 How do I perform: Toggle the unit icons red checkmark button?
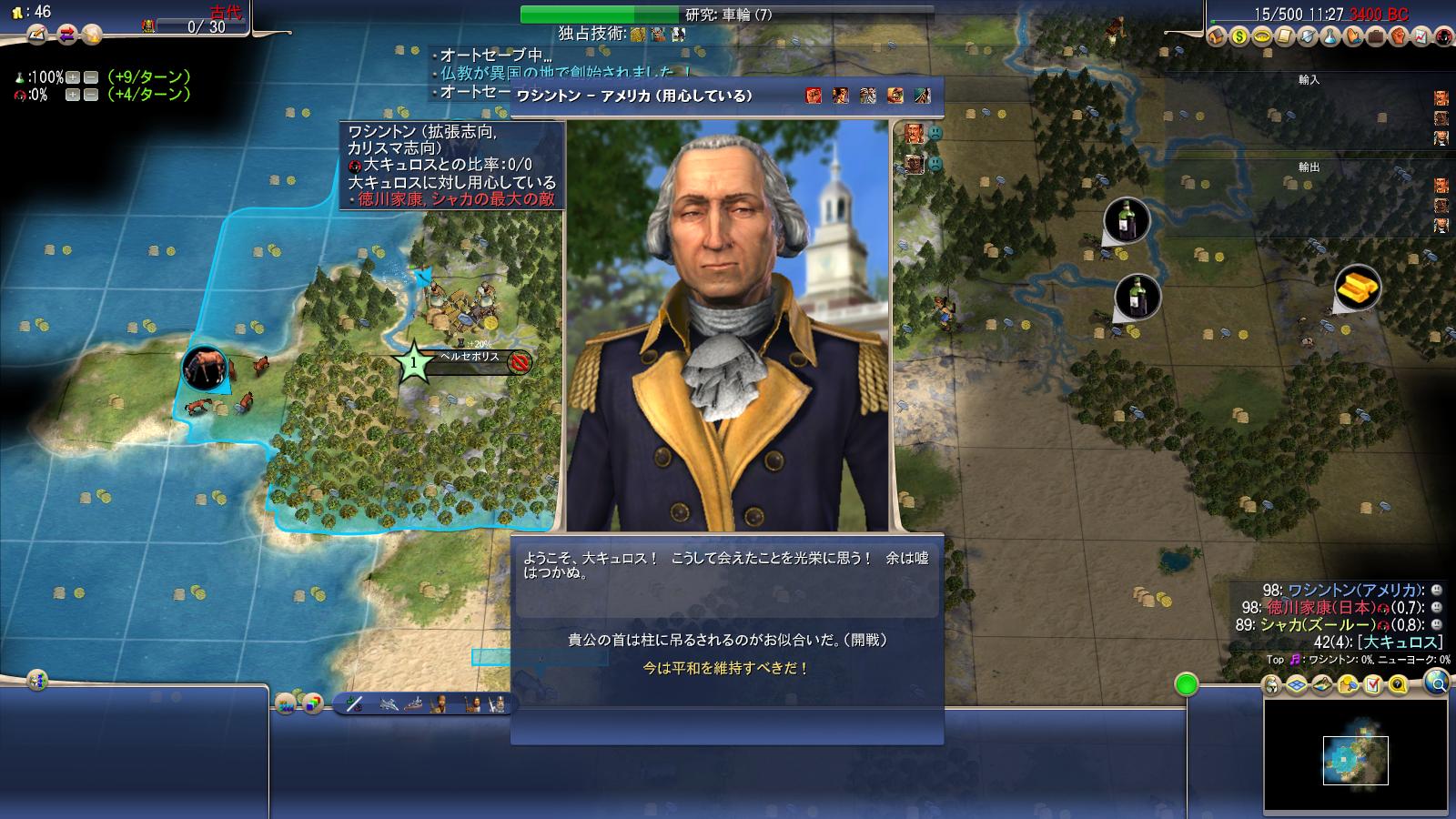click(1373, 684)
